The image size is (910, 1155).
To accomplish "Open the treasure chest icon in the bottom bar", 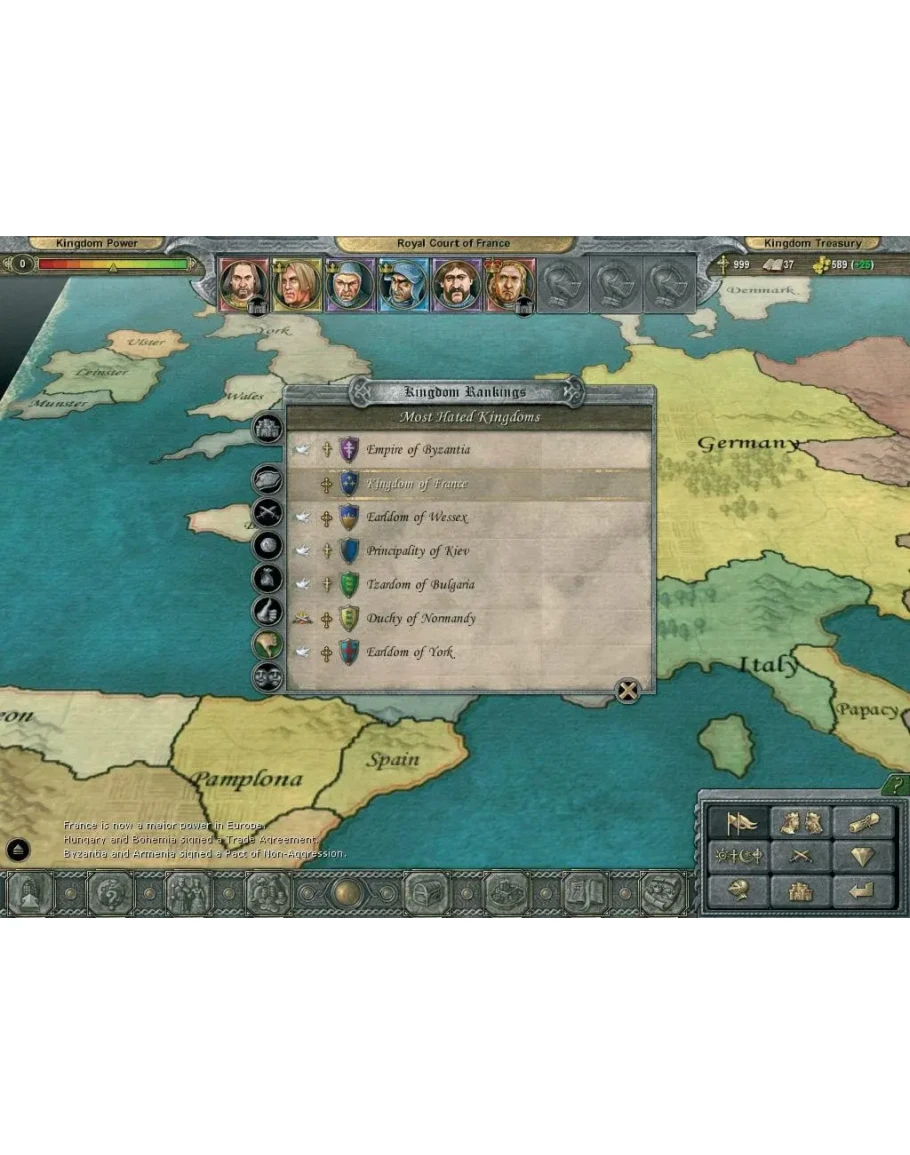I will pos(426,893).
